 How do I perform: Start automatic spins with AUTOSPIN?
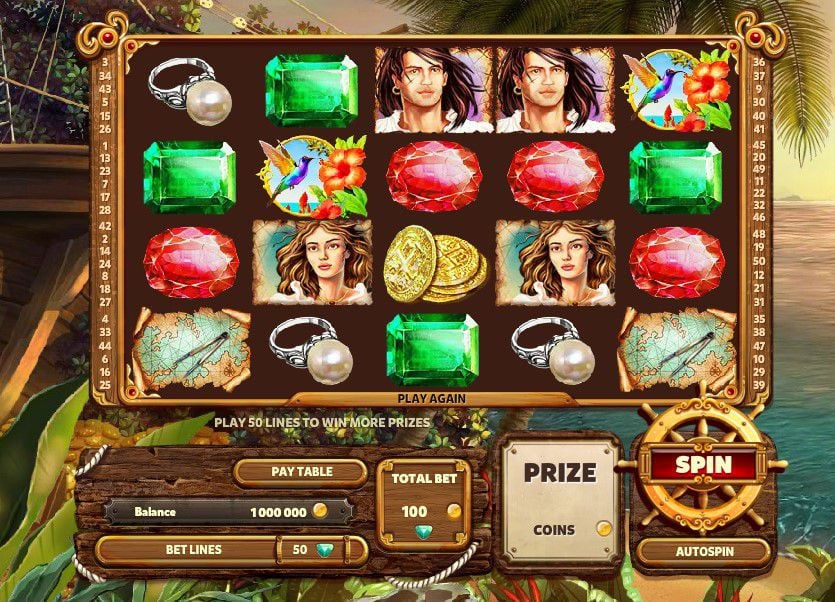703,551
